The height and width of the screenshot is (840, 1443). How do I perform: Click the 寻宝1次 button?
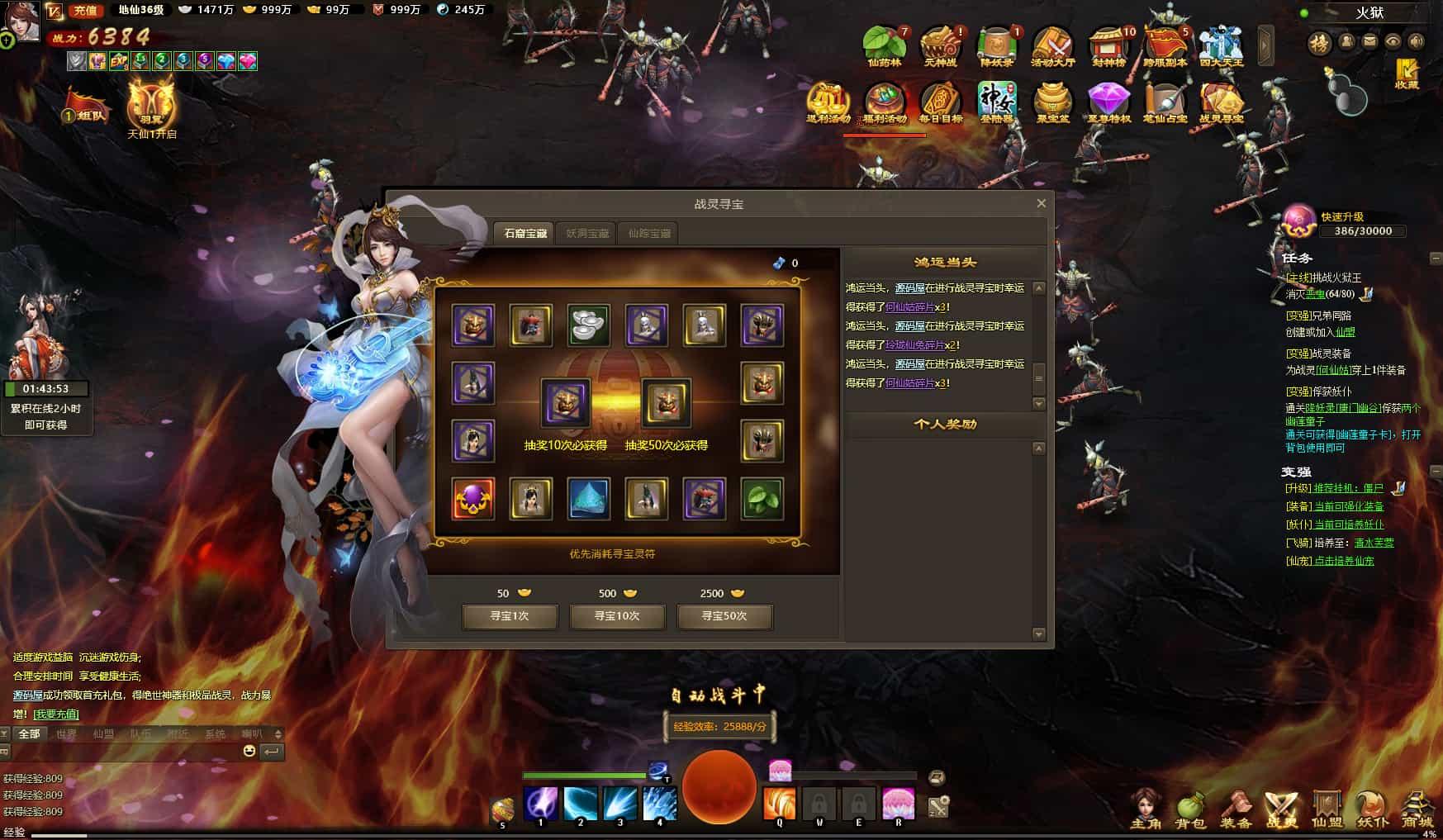tap(510, 616)
